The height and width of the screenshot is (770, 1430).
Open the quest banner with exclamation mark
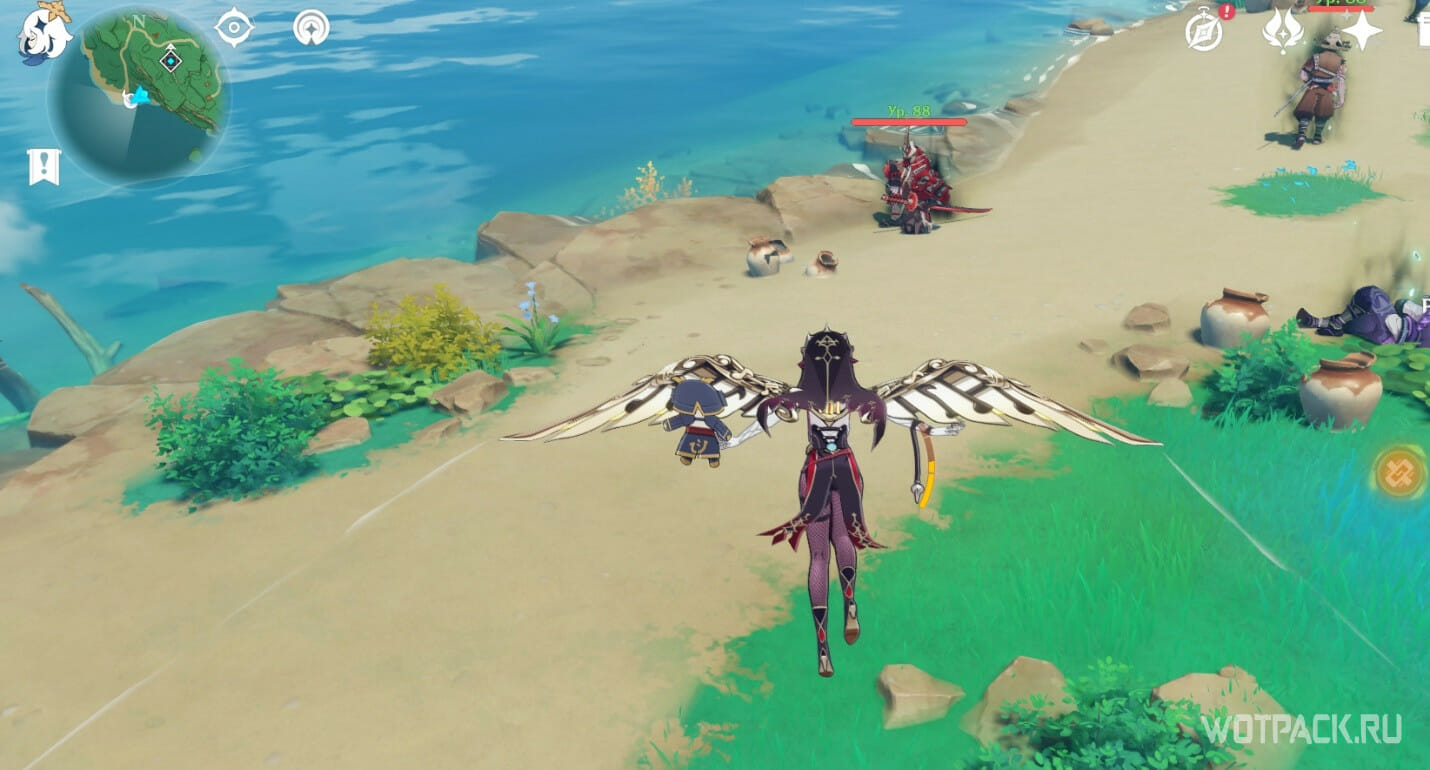click(44, 166)
